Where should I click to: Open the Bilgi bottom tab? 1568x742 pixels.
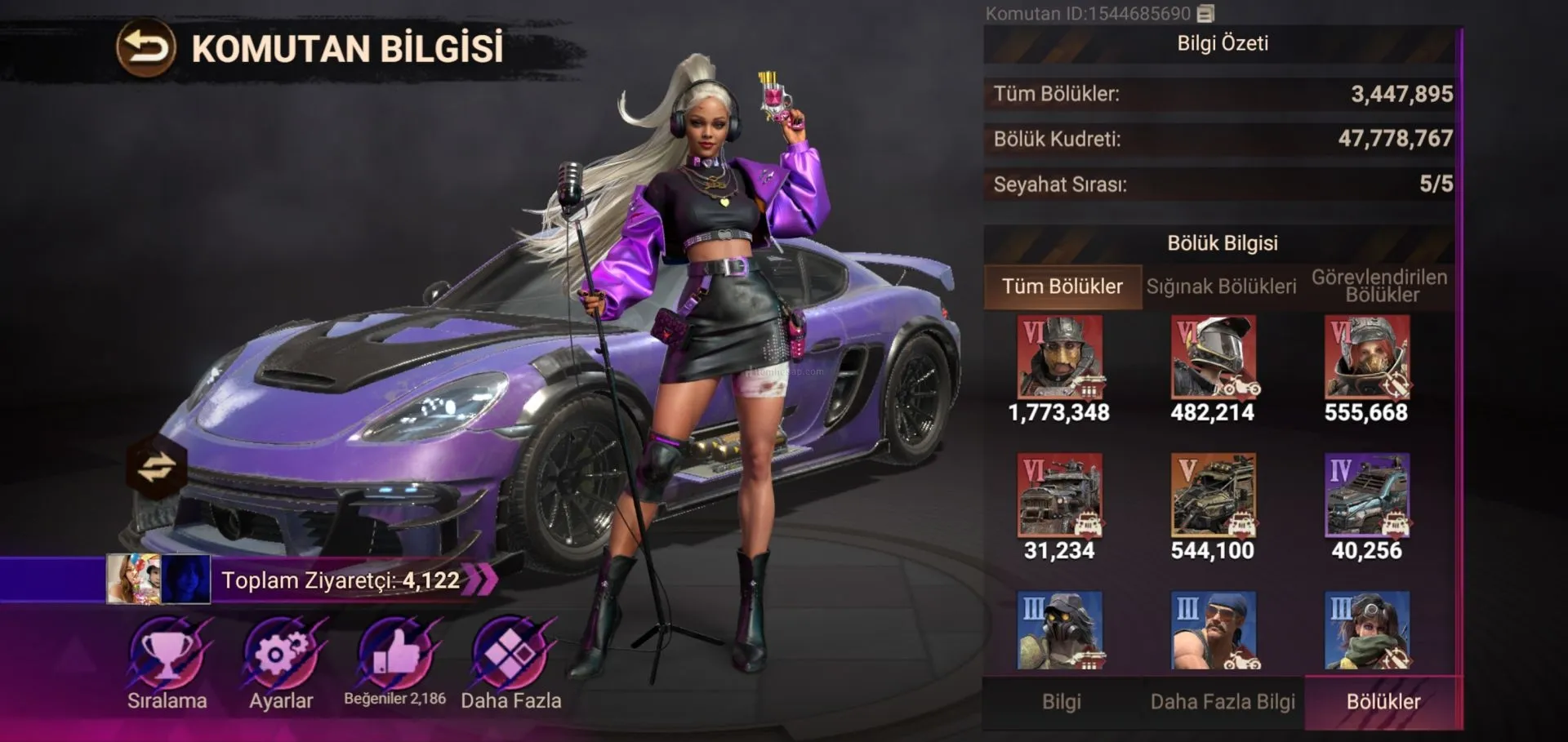(1061, 702)
